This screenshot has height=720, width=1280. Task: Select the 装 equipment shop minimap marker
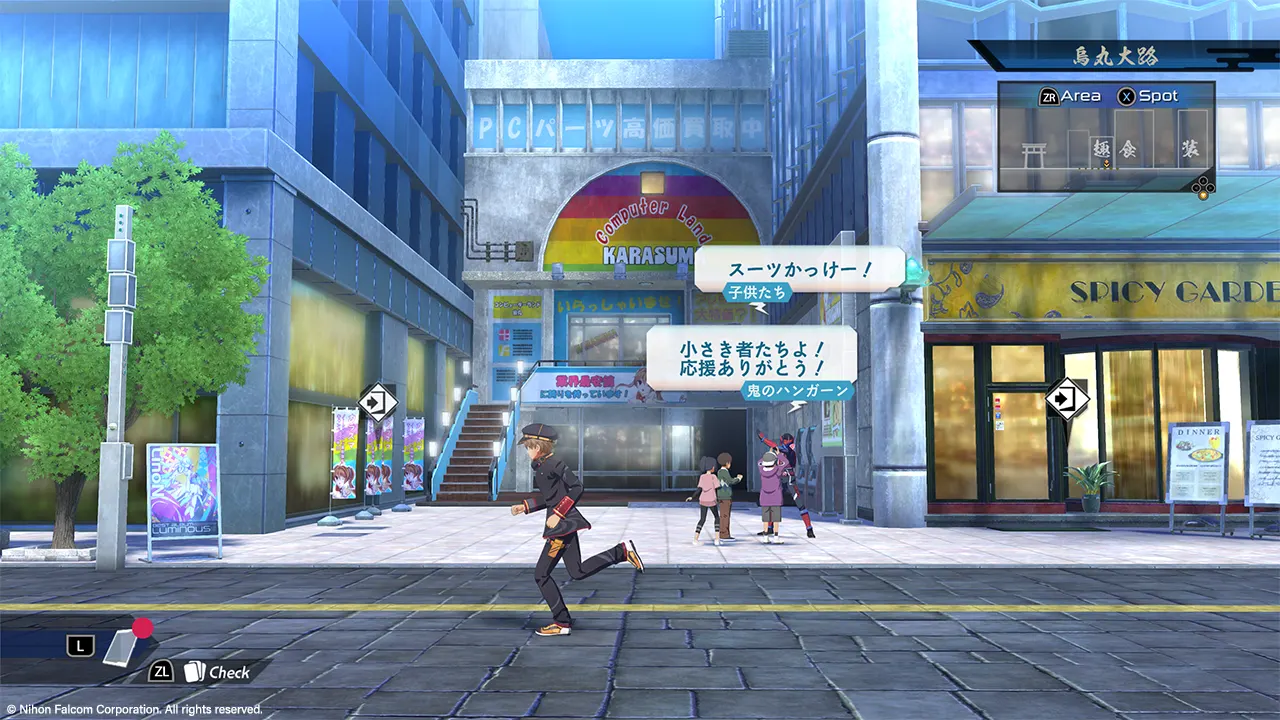[1190, 149]
